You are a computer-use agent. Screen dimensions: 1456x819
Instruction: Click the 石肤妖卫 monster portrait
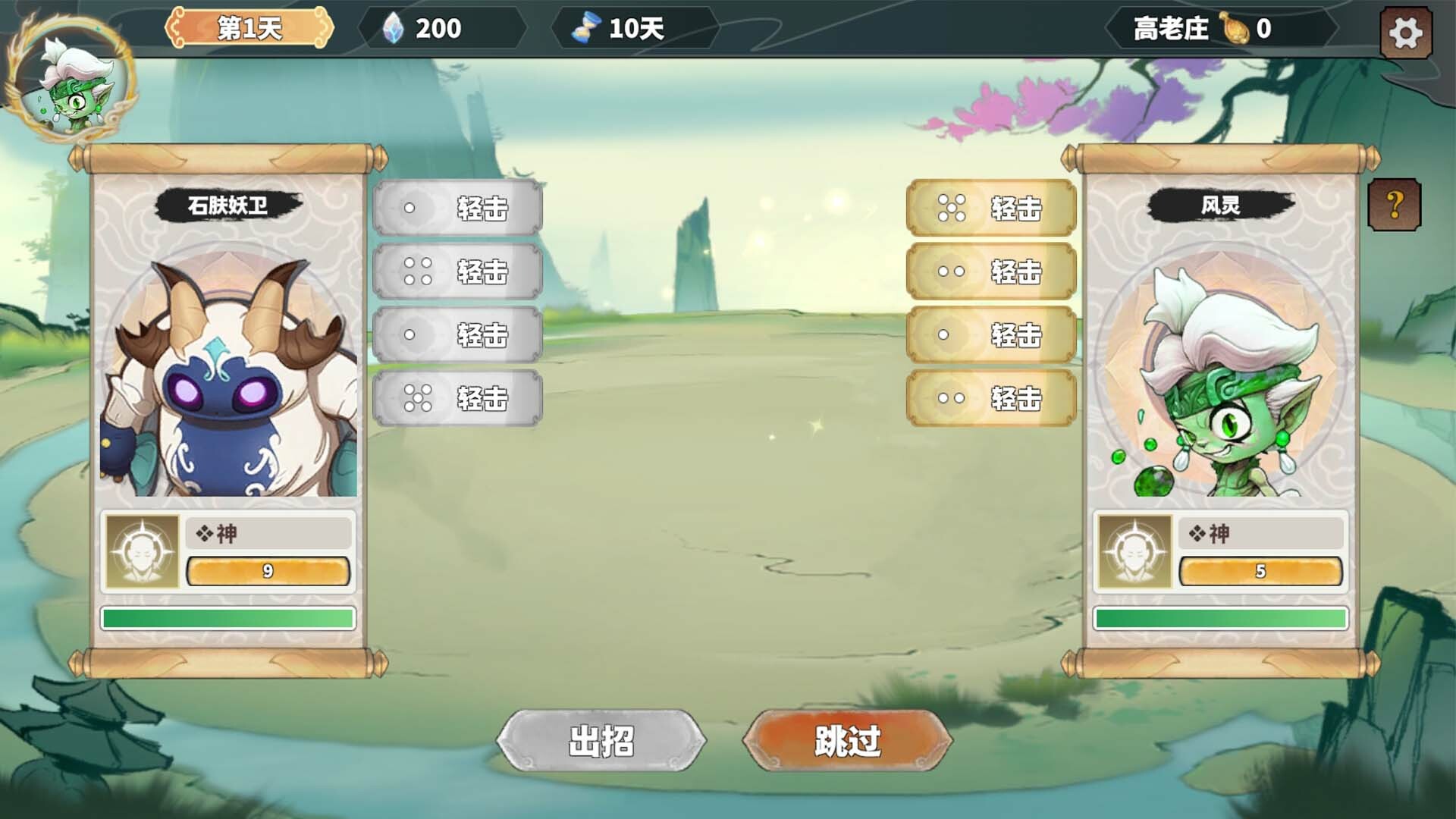coord(227,364)
